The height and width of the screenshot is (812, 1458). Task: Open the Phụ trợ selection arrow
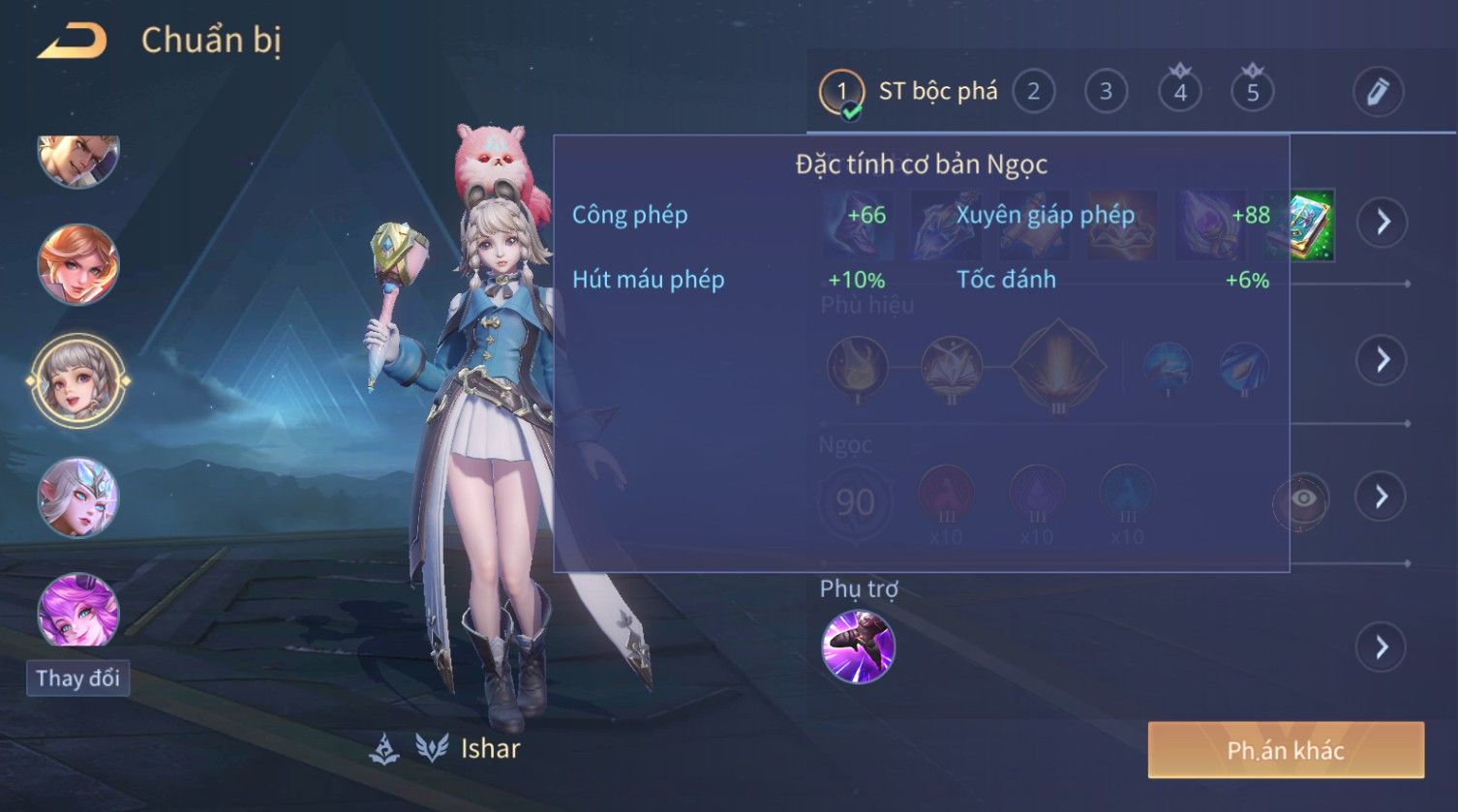1382,647
